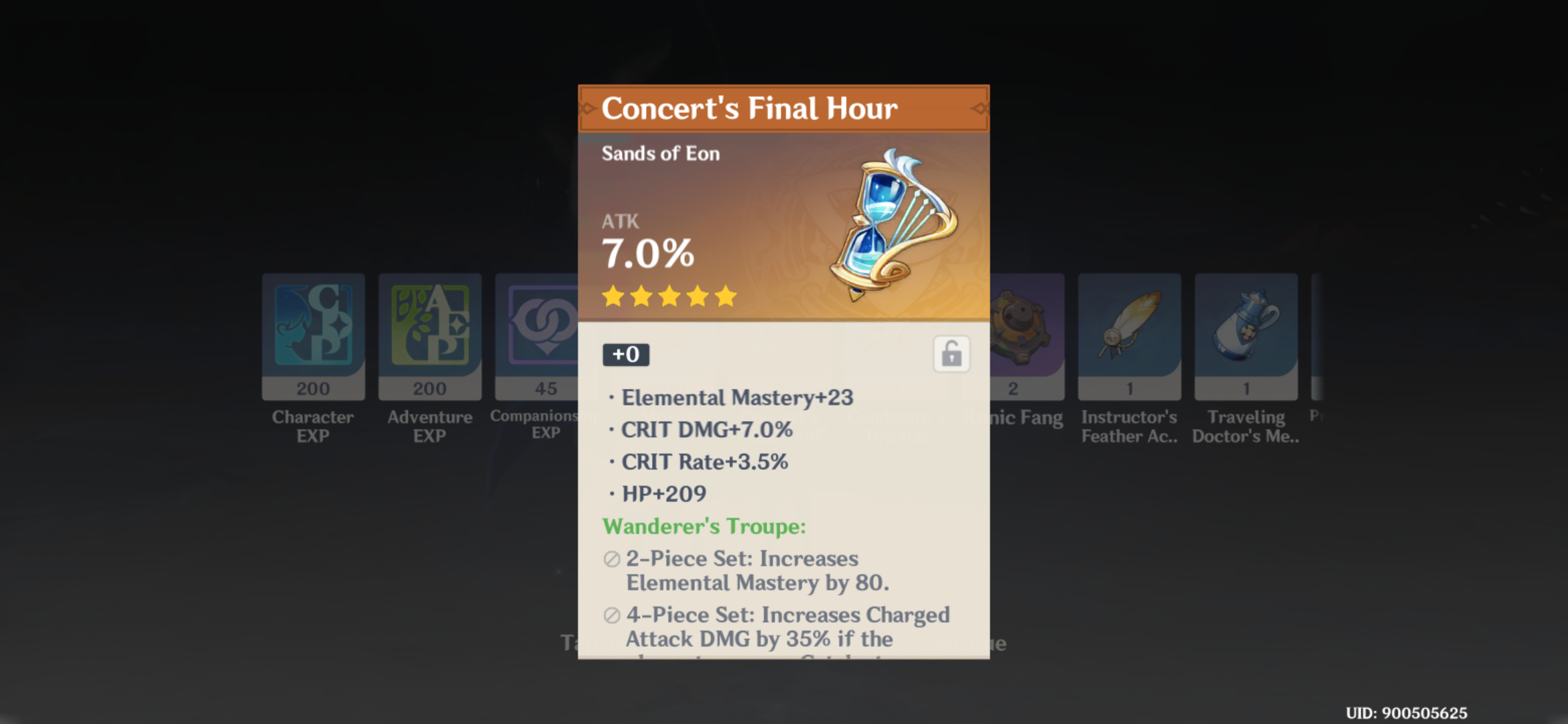Click the 4-Piece Set bonus entry

[x=787, y=627]
